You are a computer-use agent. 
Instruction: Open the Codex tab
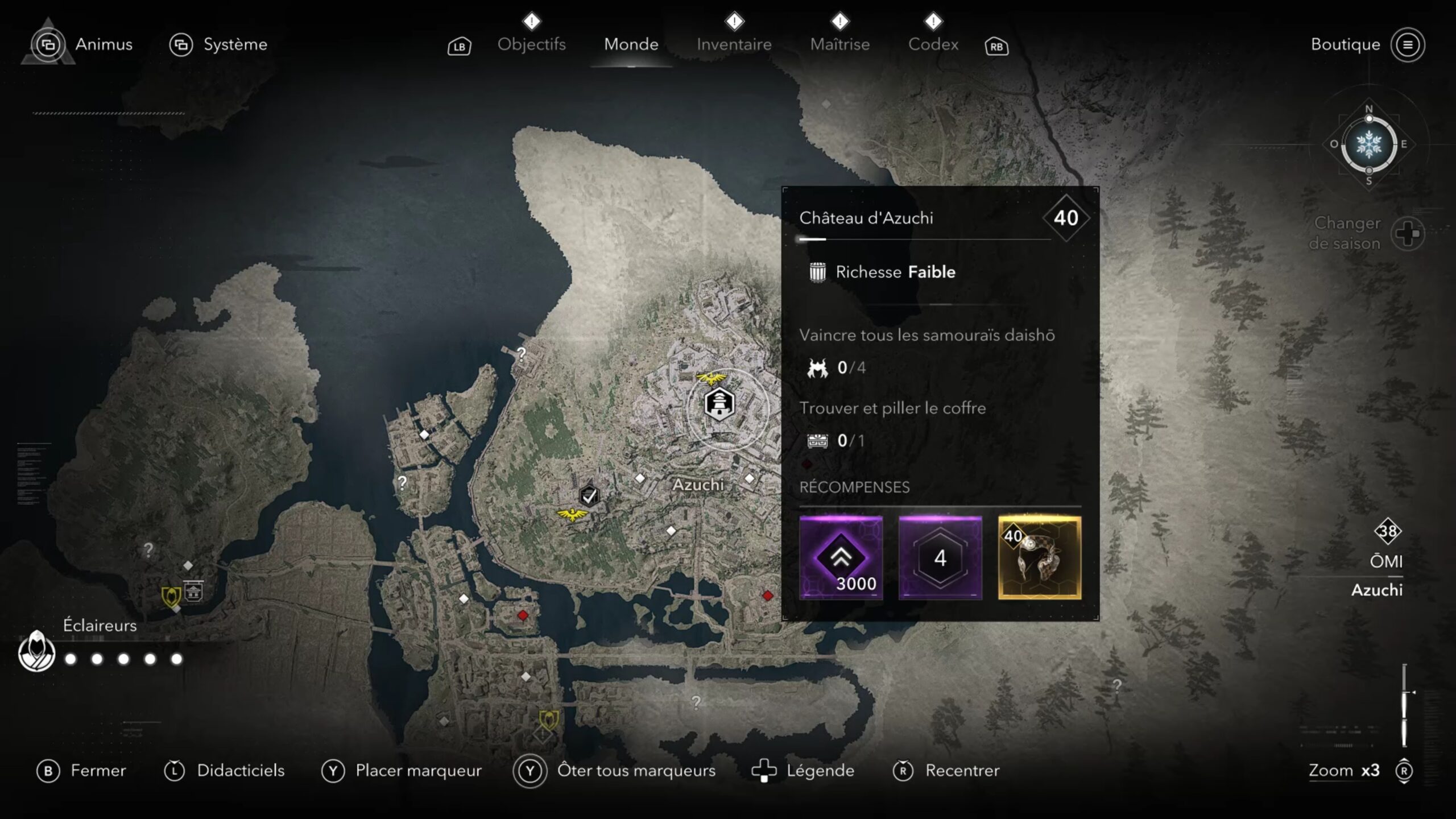933,44
